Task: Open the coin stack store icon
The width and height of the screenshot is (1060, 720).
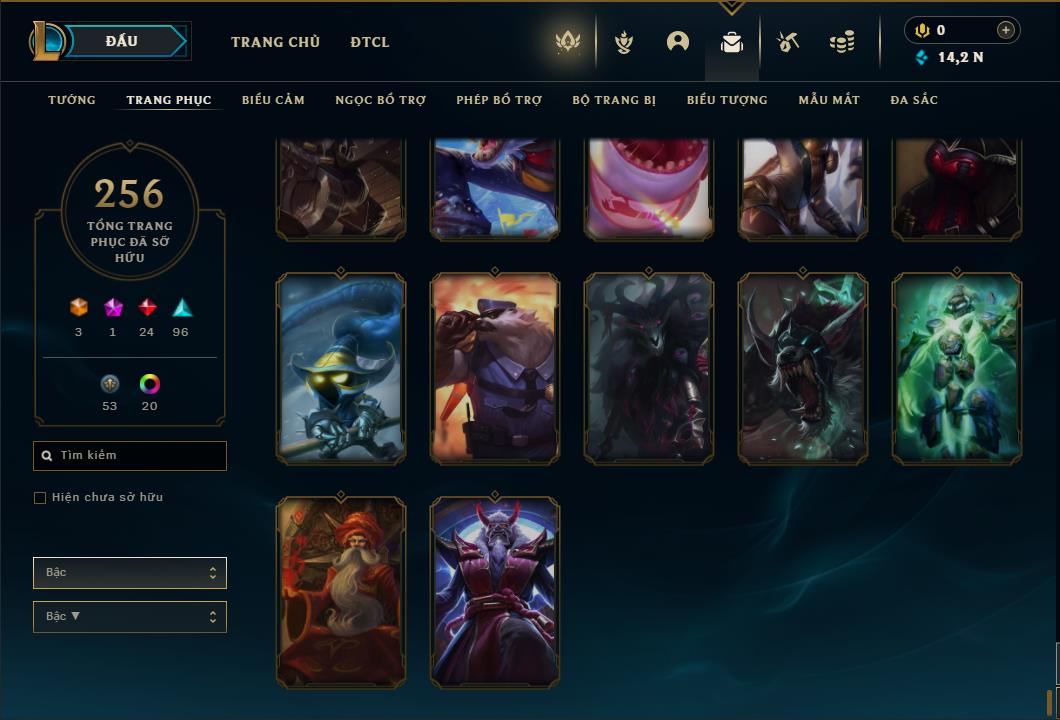Action: click(x=842, y=42)
